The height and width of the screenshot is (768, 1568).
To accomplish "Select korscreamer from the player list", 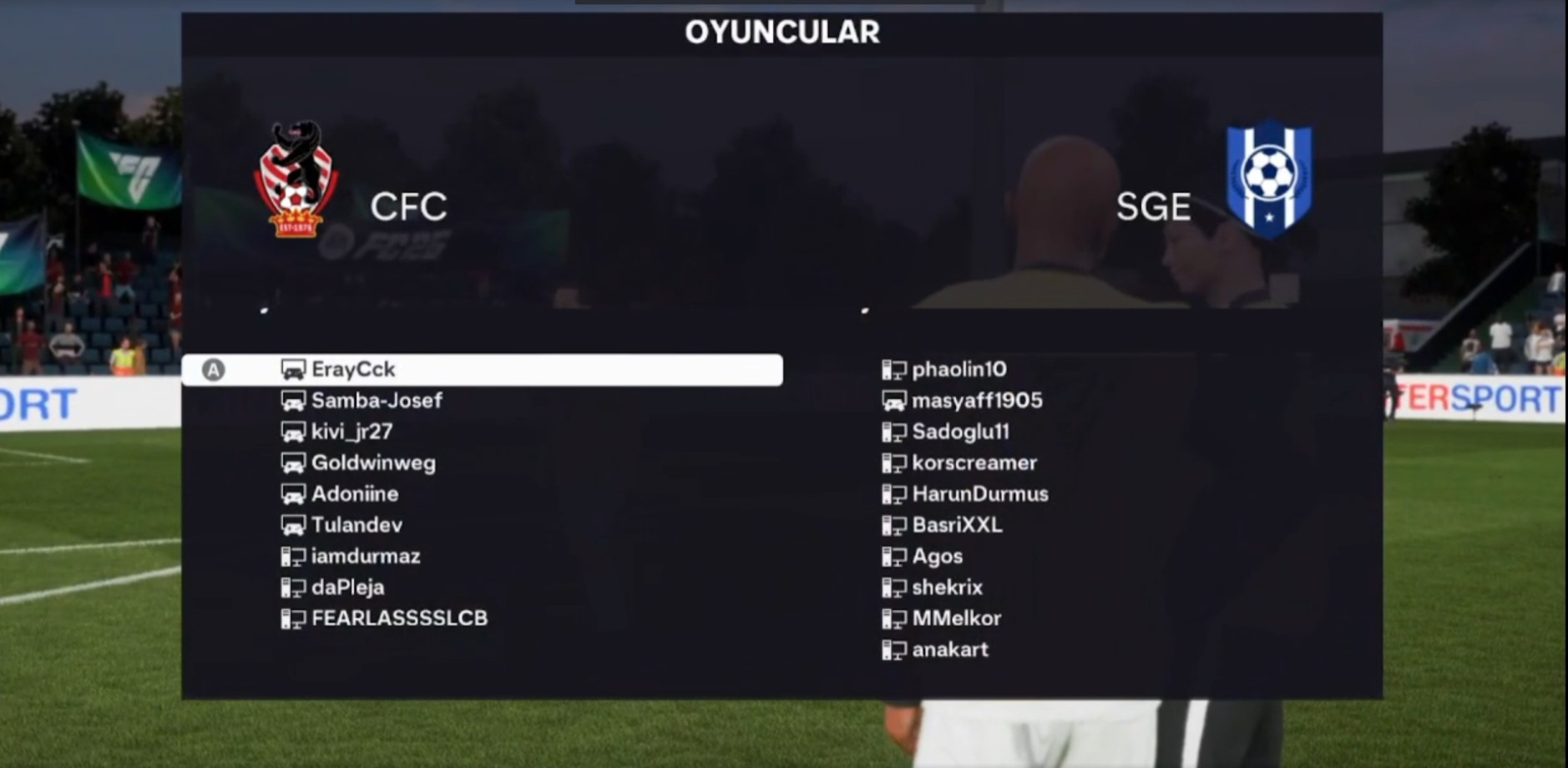I will [974, 462].
